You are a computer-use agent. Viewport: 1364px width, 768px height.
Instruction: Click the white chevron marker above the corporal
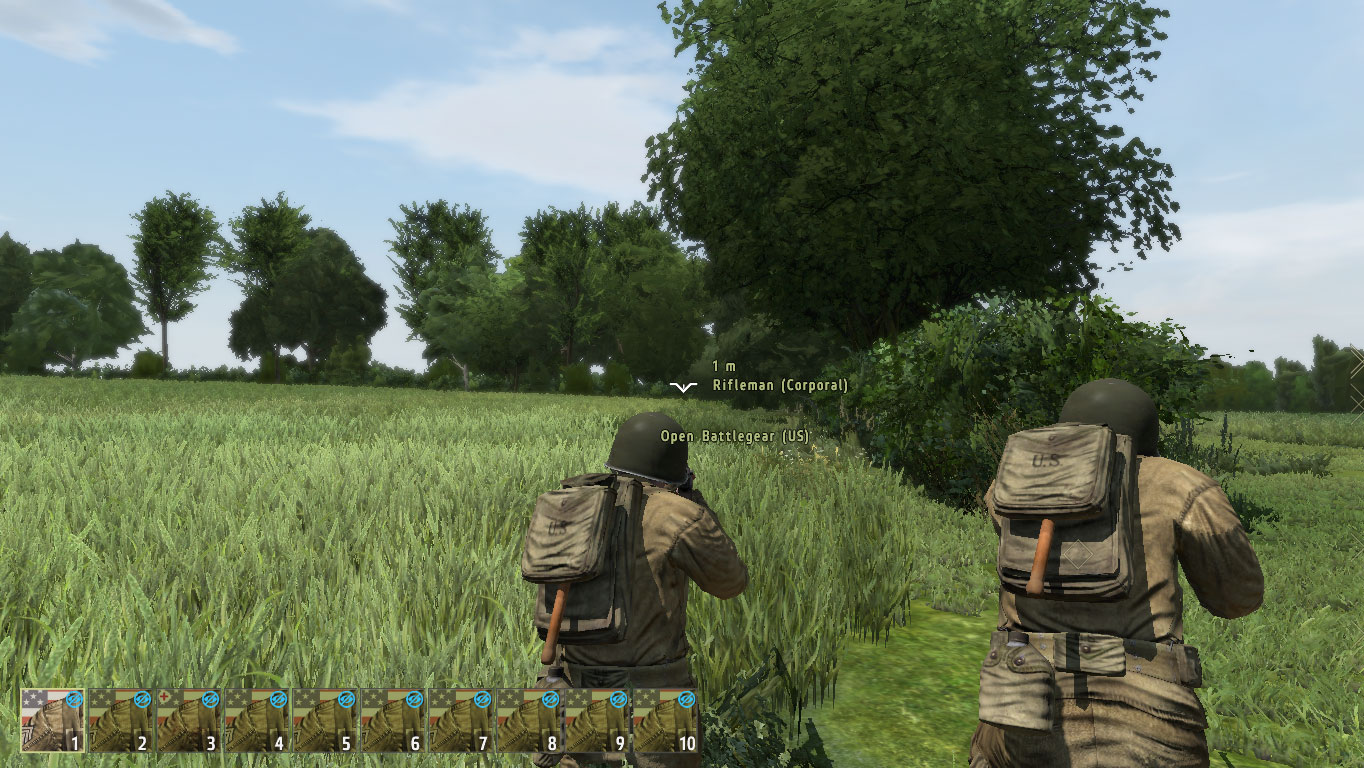pyautogui.click(x=683, y=385)
